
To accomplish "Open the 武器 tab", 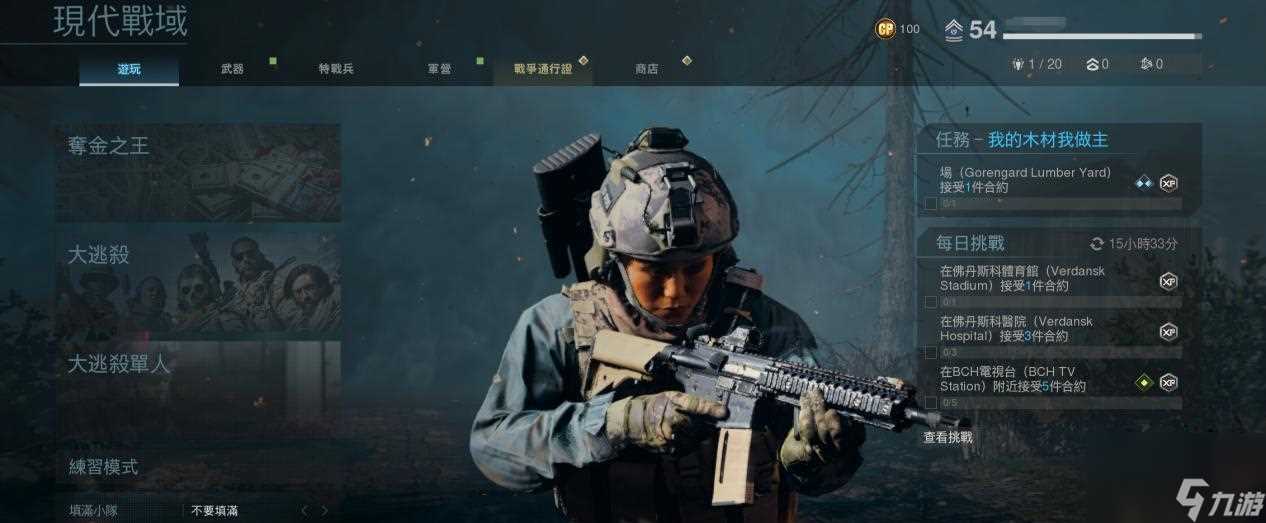I will (x=232, y=69).
